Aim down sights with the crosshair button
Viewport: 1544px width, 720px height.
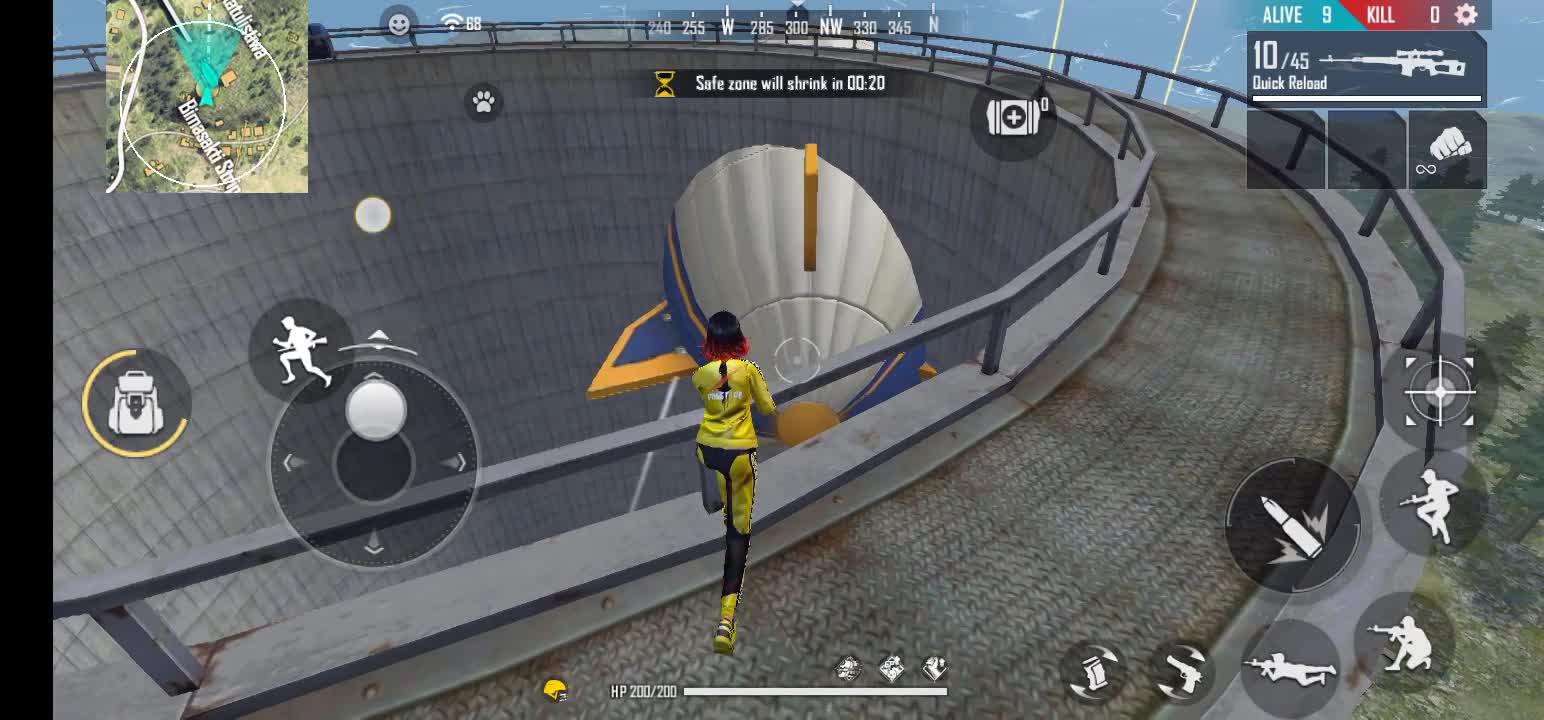coord(1439,393)
